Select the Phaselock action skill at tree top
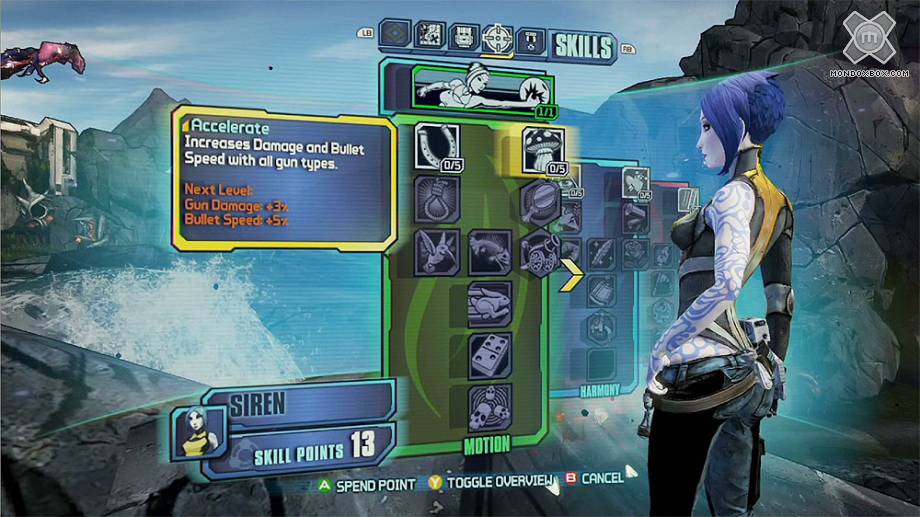The width and height of the screenshot is (920, 517). point(468,86)
